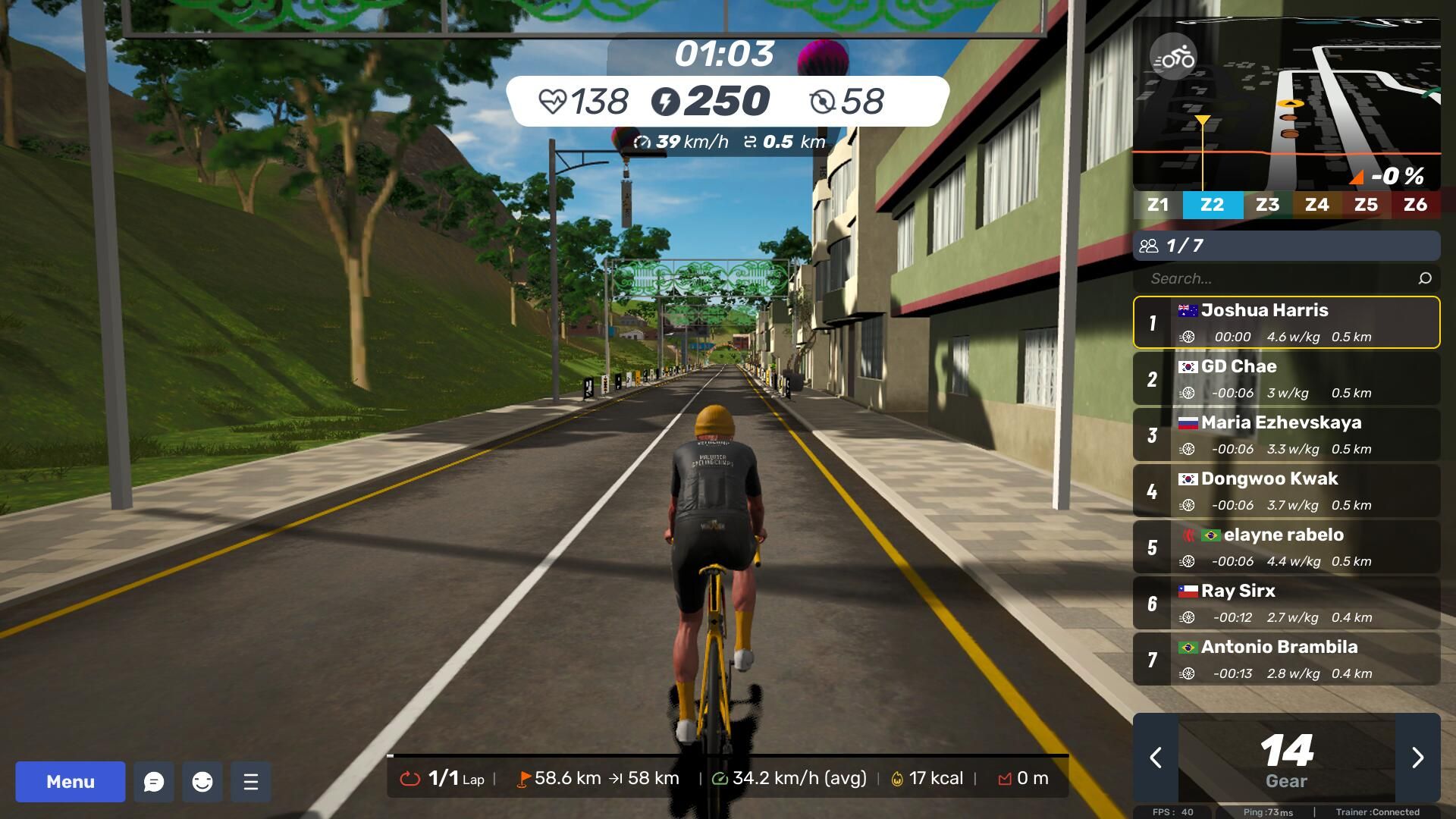This screenshot has width=1456, height=819.
Task: Choose Maria Ezhevskaya's rider row
Action: pyautogui.click(x=1287, y=435)
